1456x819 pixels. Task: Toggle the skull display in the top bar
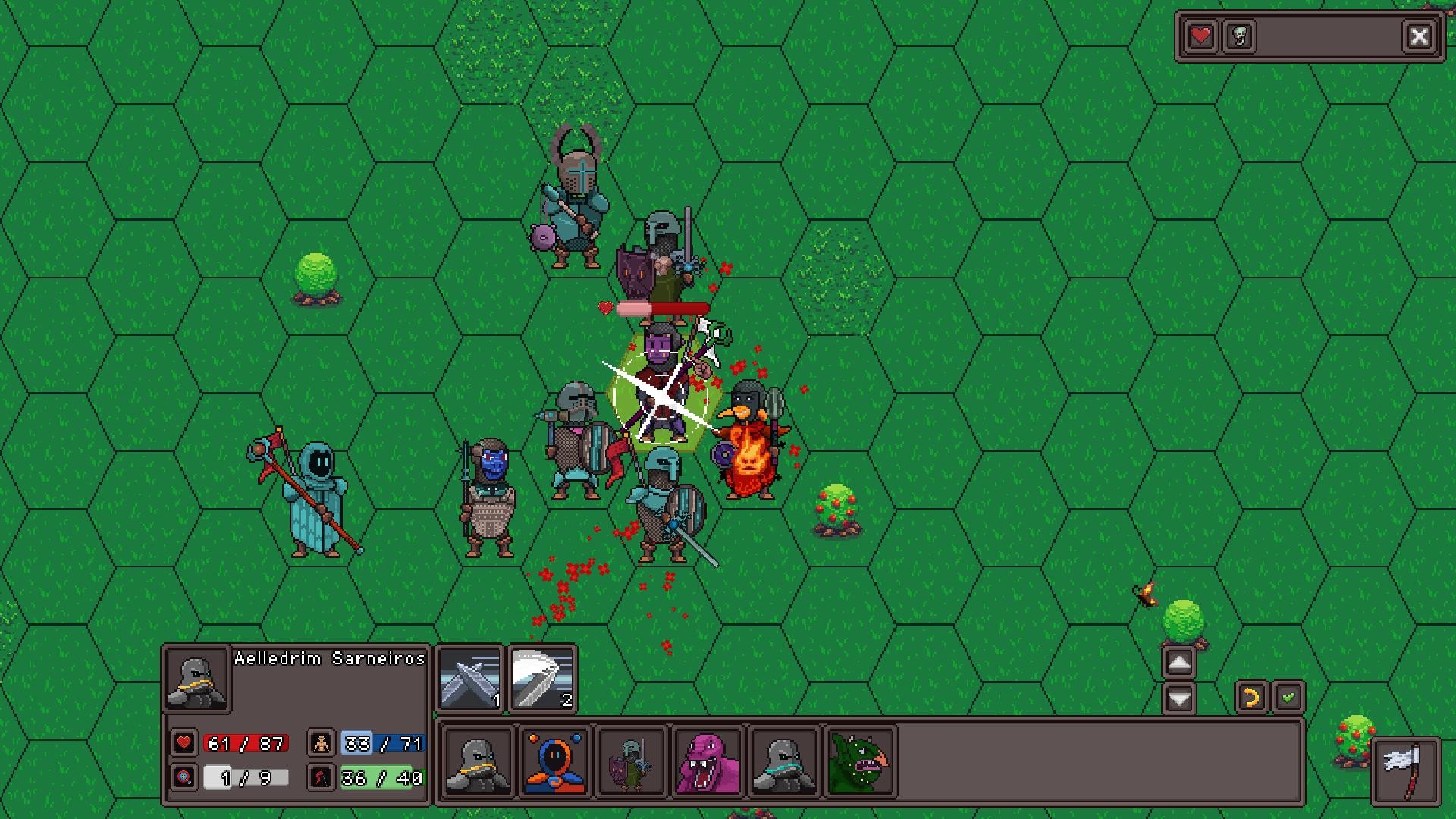click(1238, 36)
